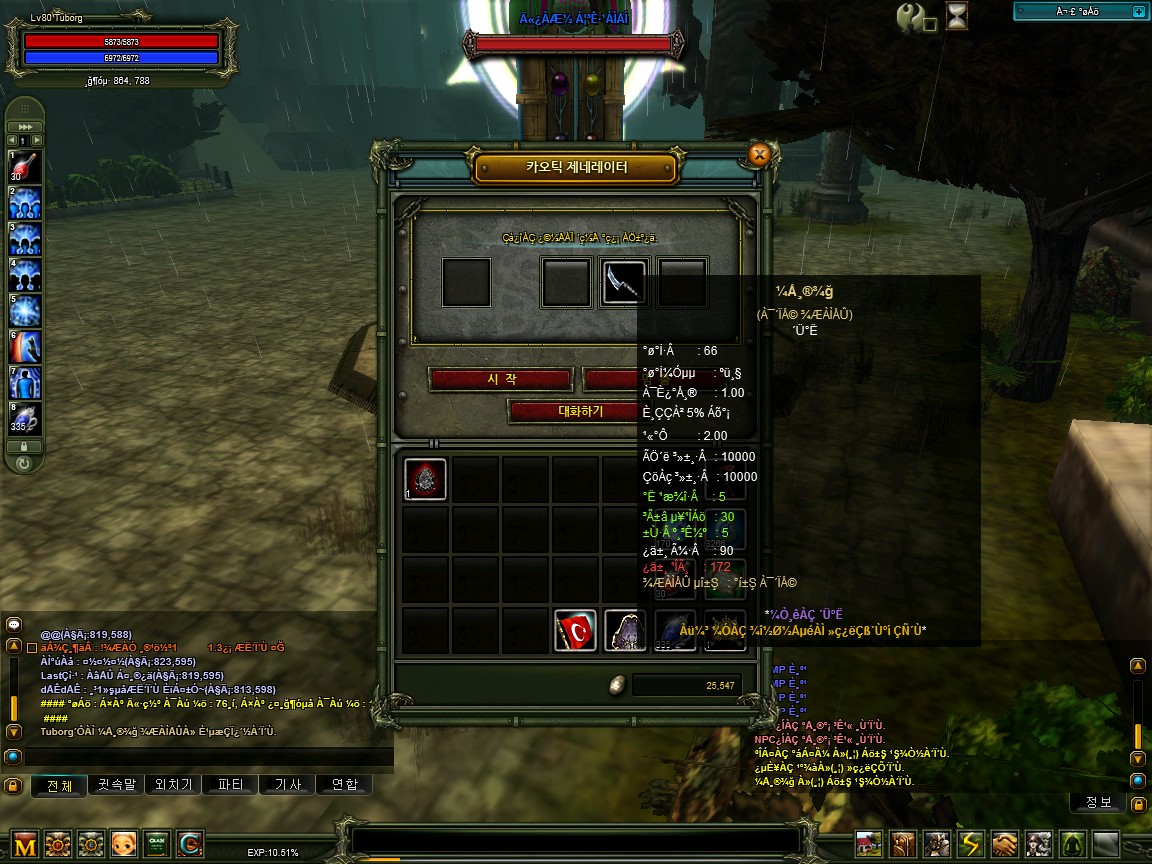Viewport: 1152px width, 864px height.
Task: Open the 연합 alliance chat tab
Action: [x=345, y=785]
